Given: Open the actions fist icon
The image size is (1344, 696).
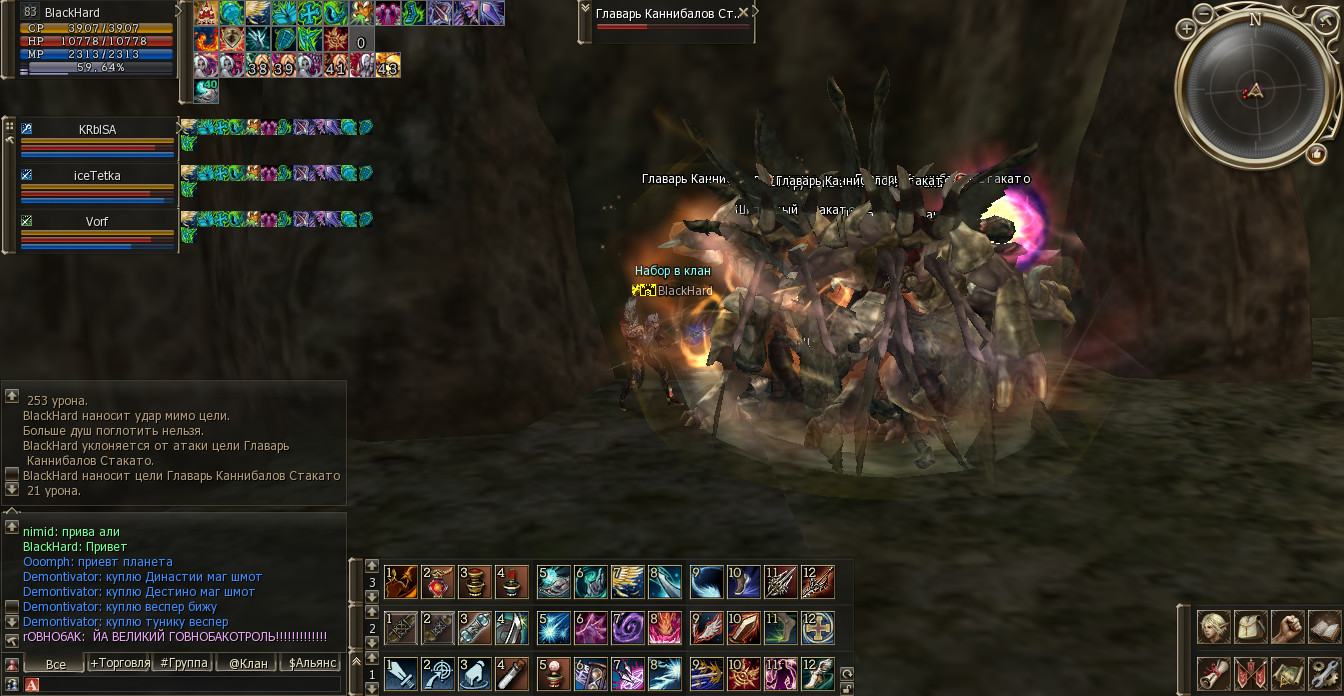Looking at the screenshot, I should (1287, 627).
